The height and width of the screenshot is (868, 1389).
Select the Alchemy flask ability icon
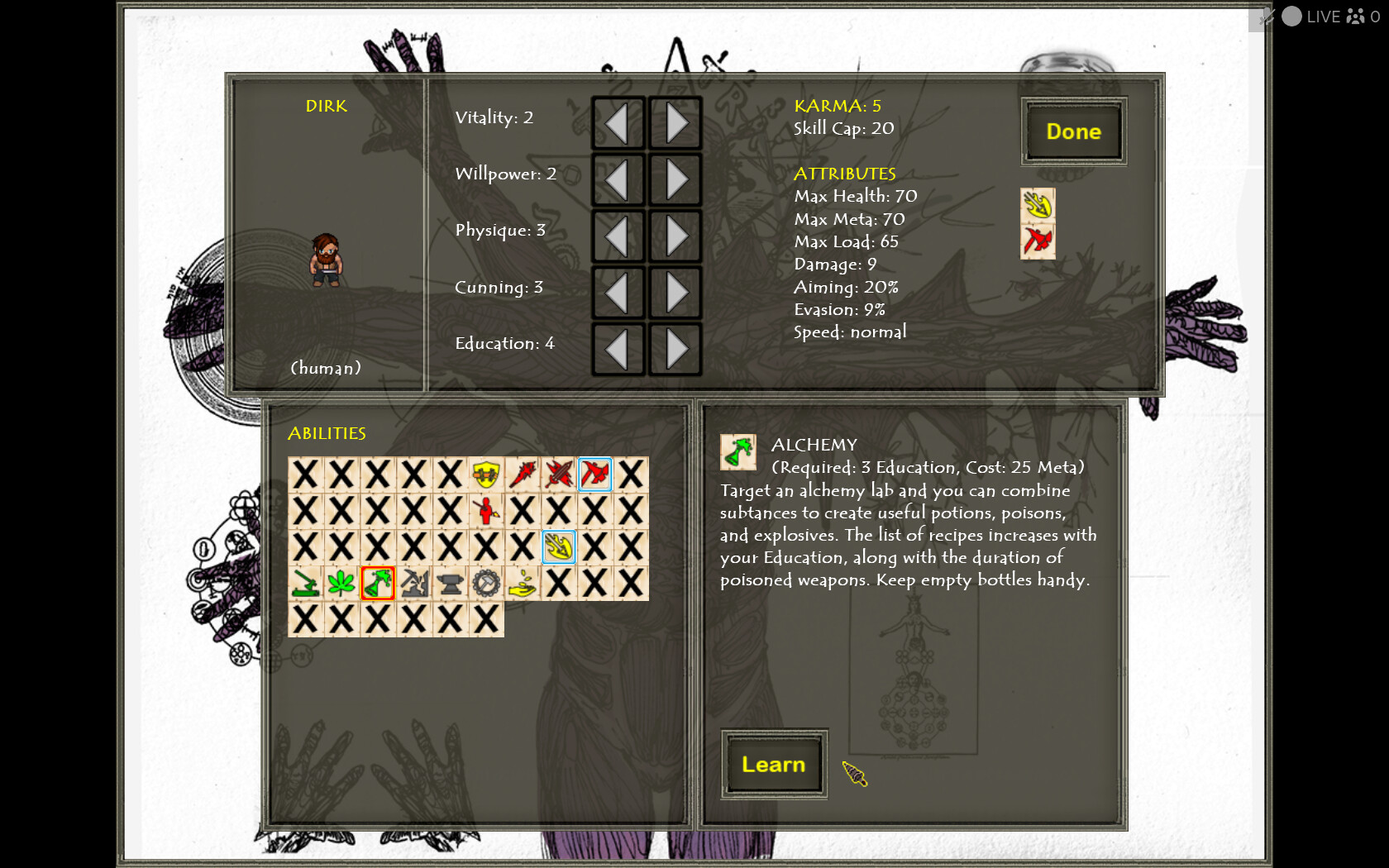378,584
